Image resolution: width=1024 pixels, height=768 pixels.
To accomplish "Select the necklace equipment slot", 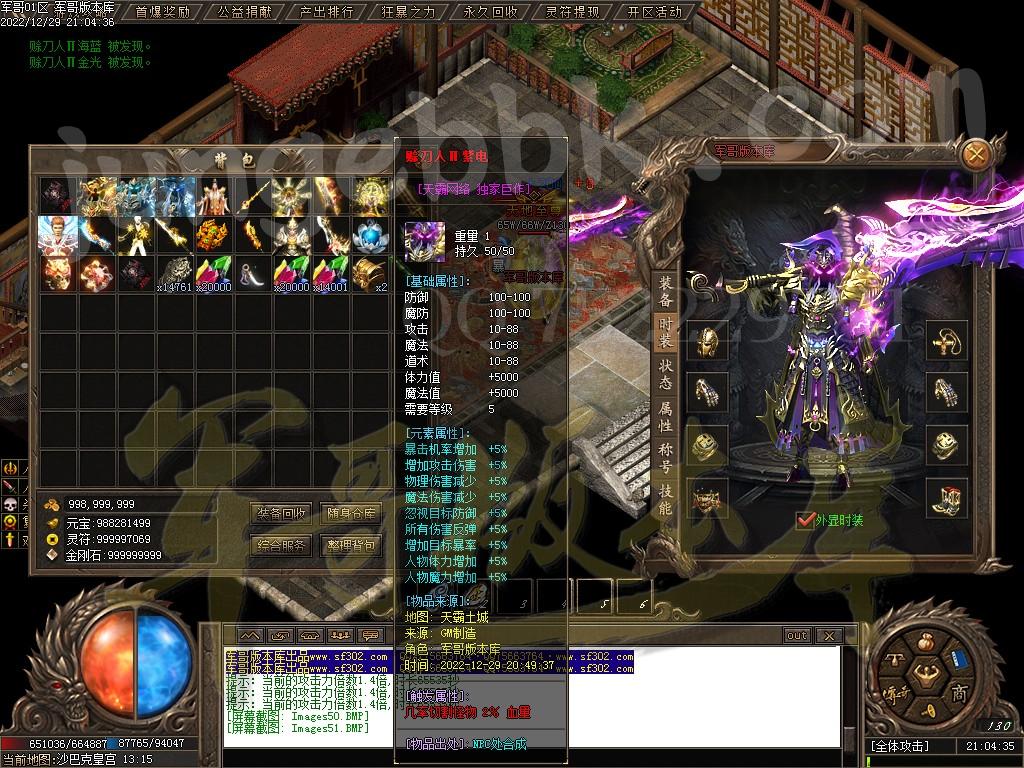I will pos(945,341).
